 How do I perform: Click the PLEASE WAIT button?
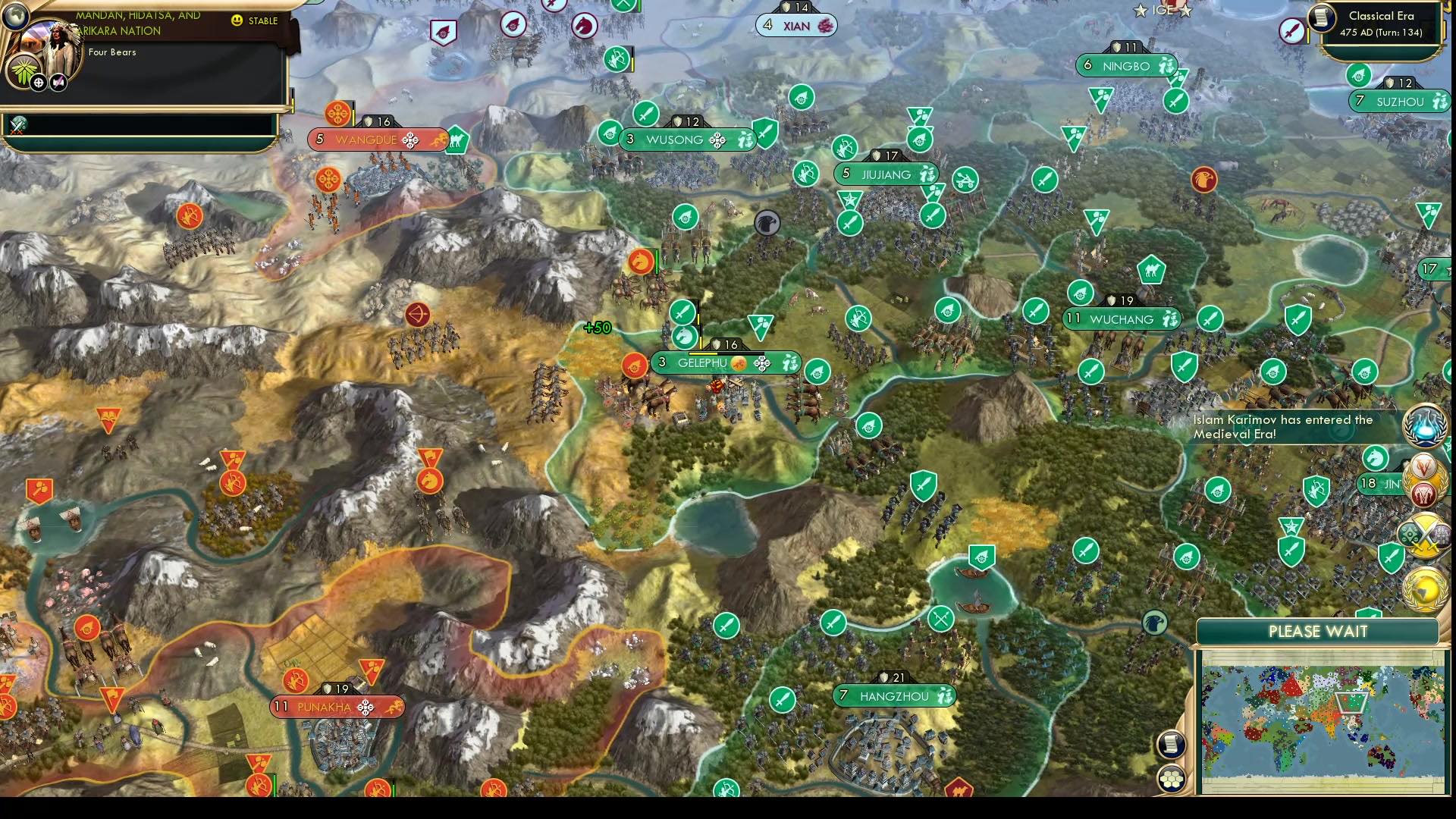coord(1317,631)
